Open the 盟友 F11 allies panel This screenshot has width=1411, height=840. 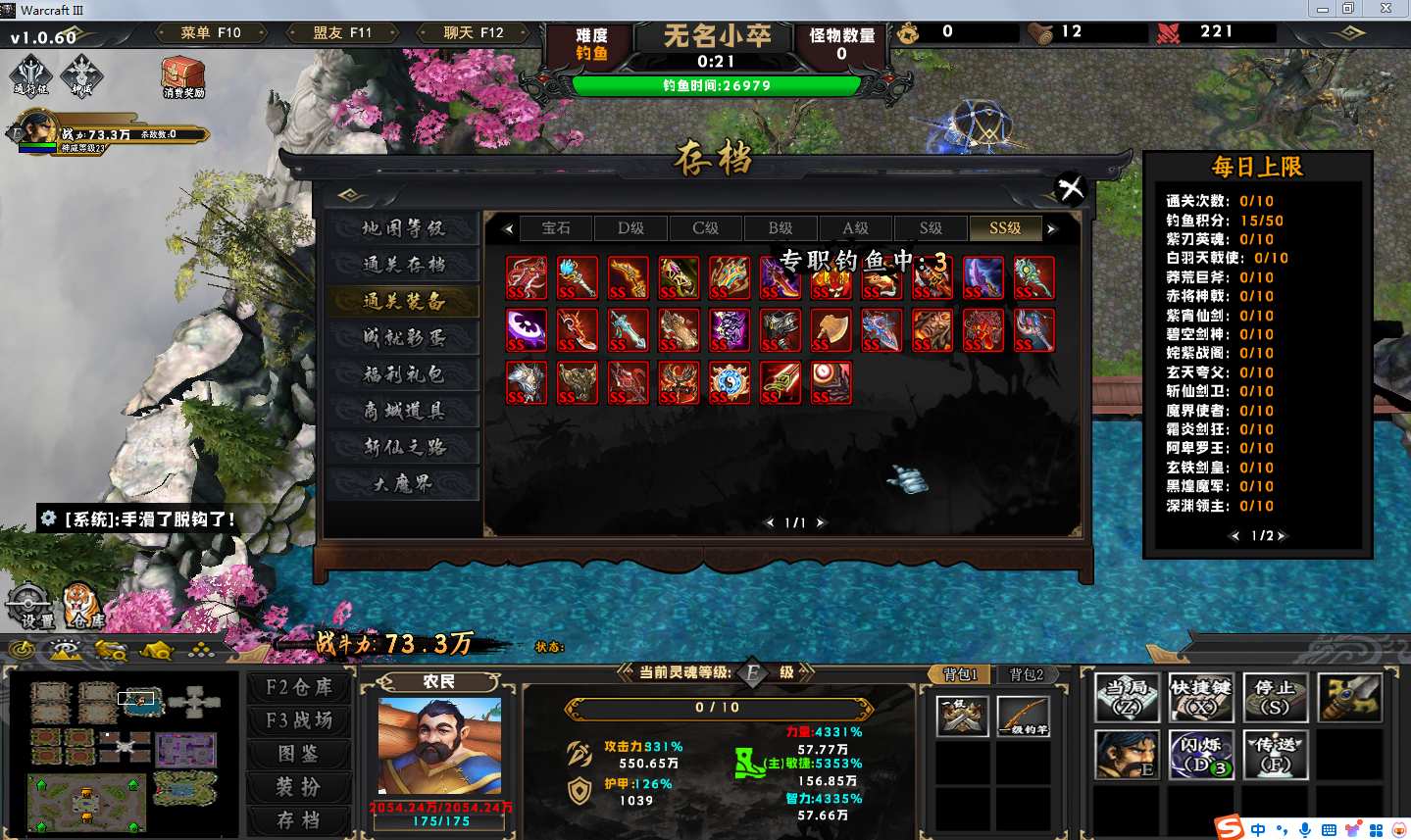coord(342,33)
